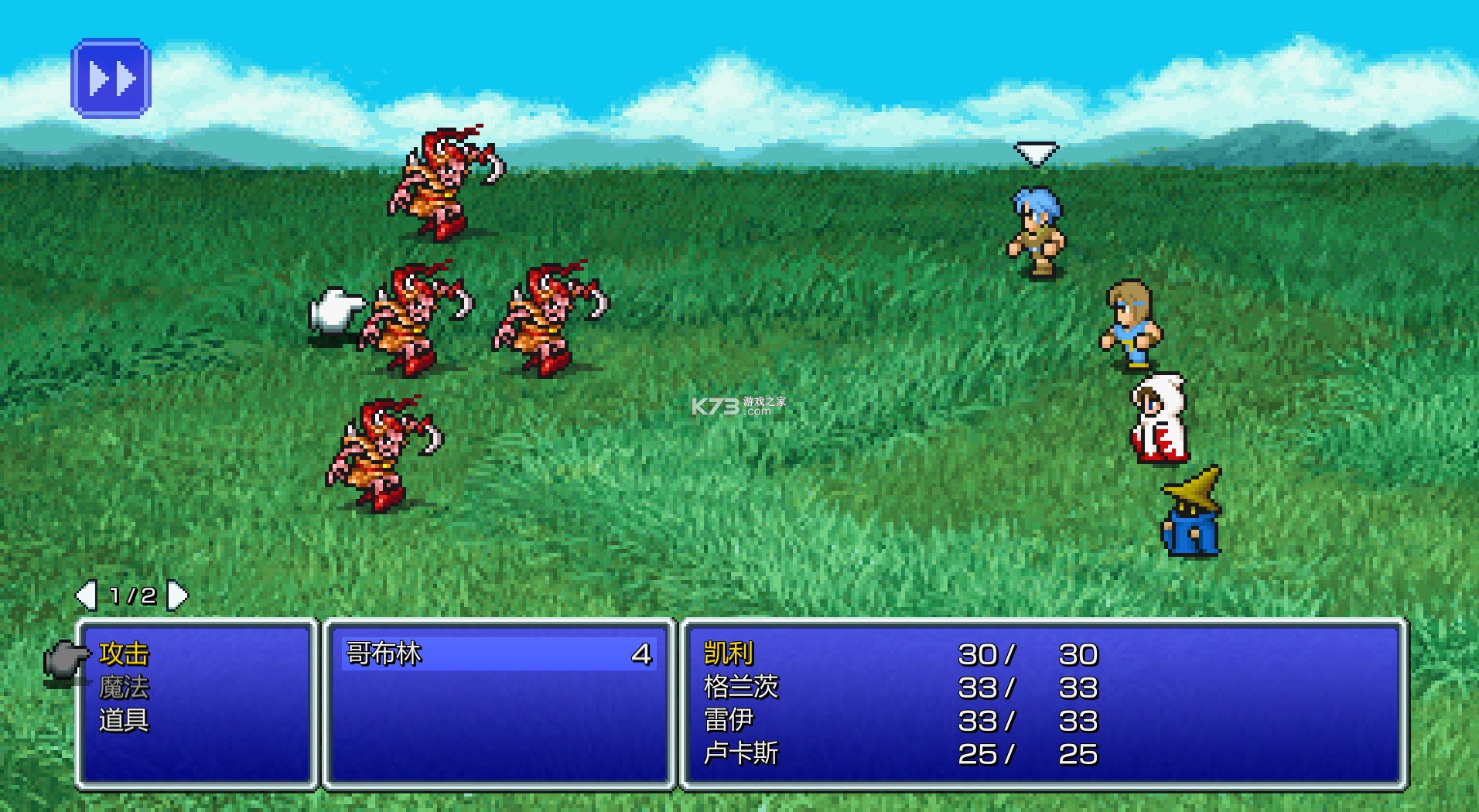
Task: Choose the 攻击 attack command
Action: click(124, 654)
